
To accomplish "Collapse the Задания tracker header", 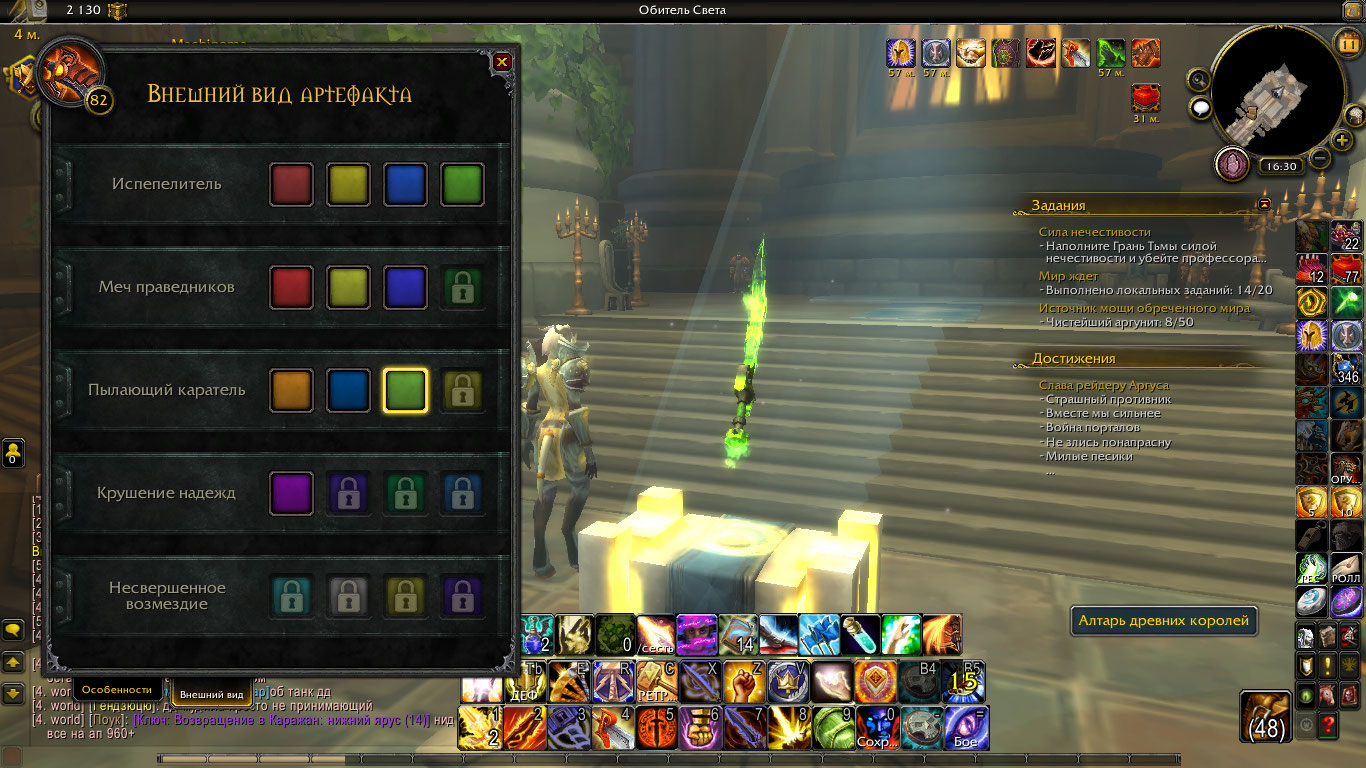I will [x=1264, y=204].
